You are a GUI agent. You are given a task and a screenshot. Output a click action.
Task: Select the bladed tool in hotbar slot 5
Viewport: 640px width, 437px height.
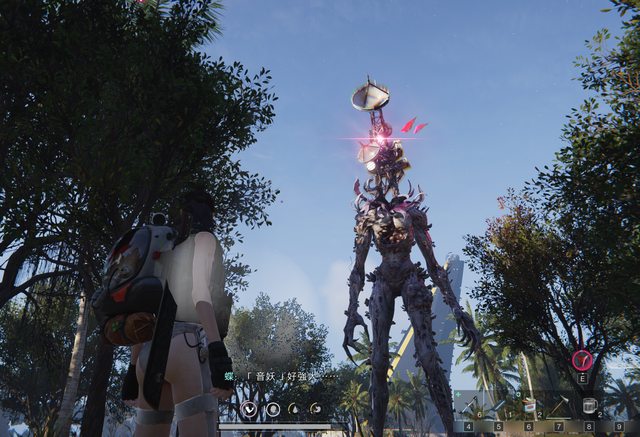(498, 407)
